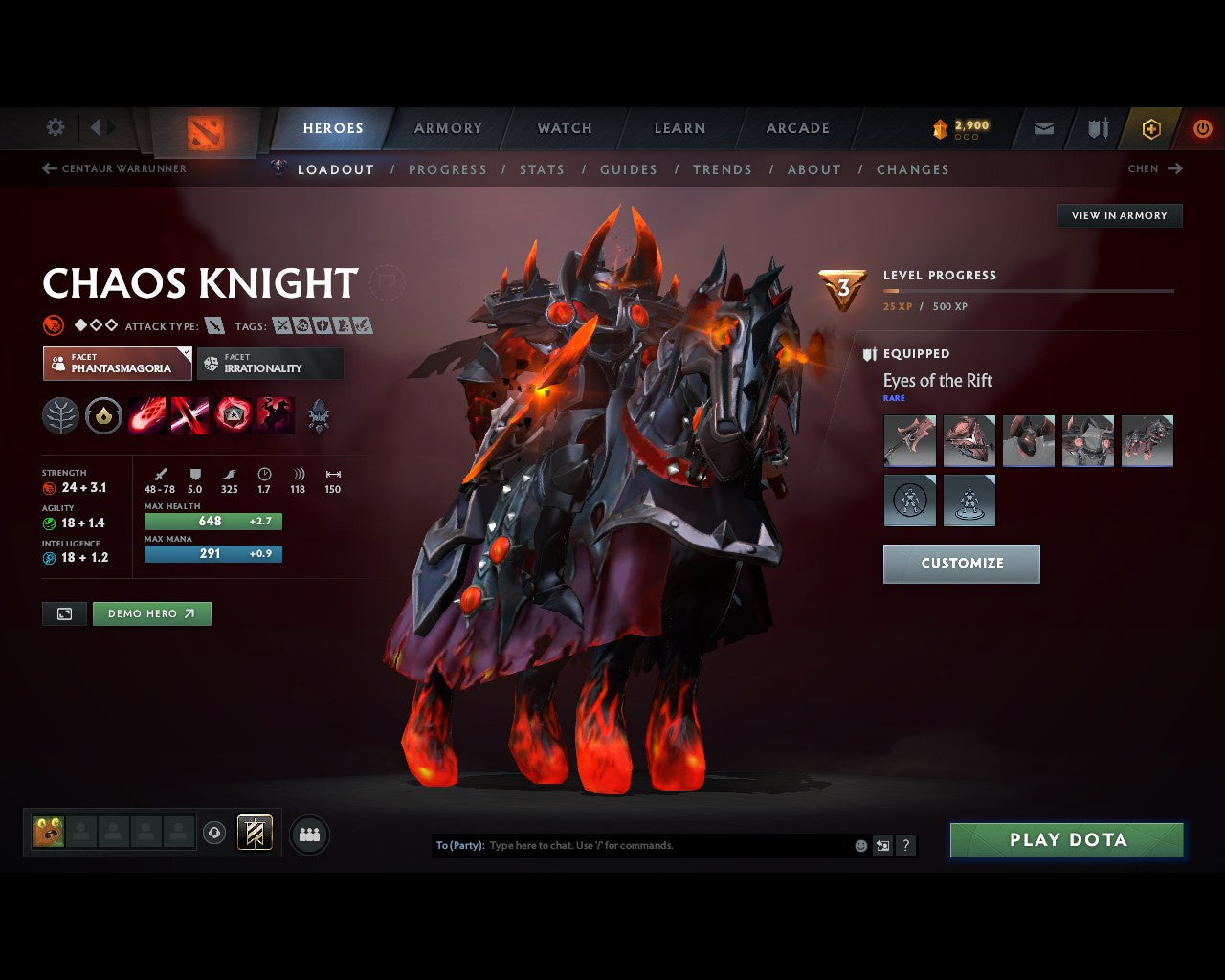Click the arrow to view Chen

[x=1174, y=168]
